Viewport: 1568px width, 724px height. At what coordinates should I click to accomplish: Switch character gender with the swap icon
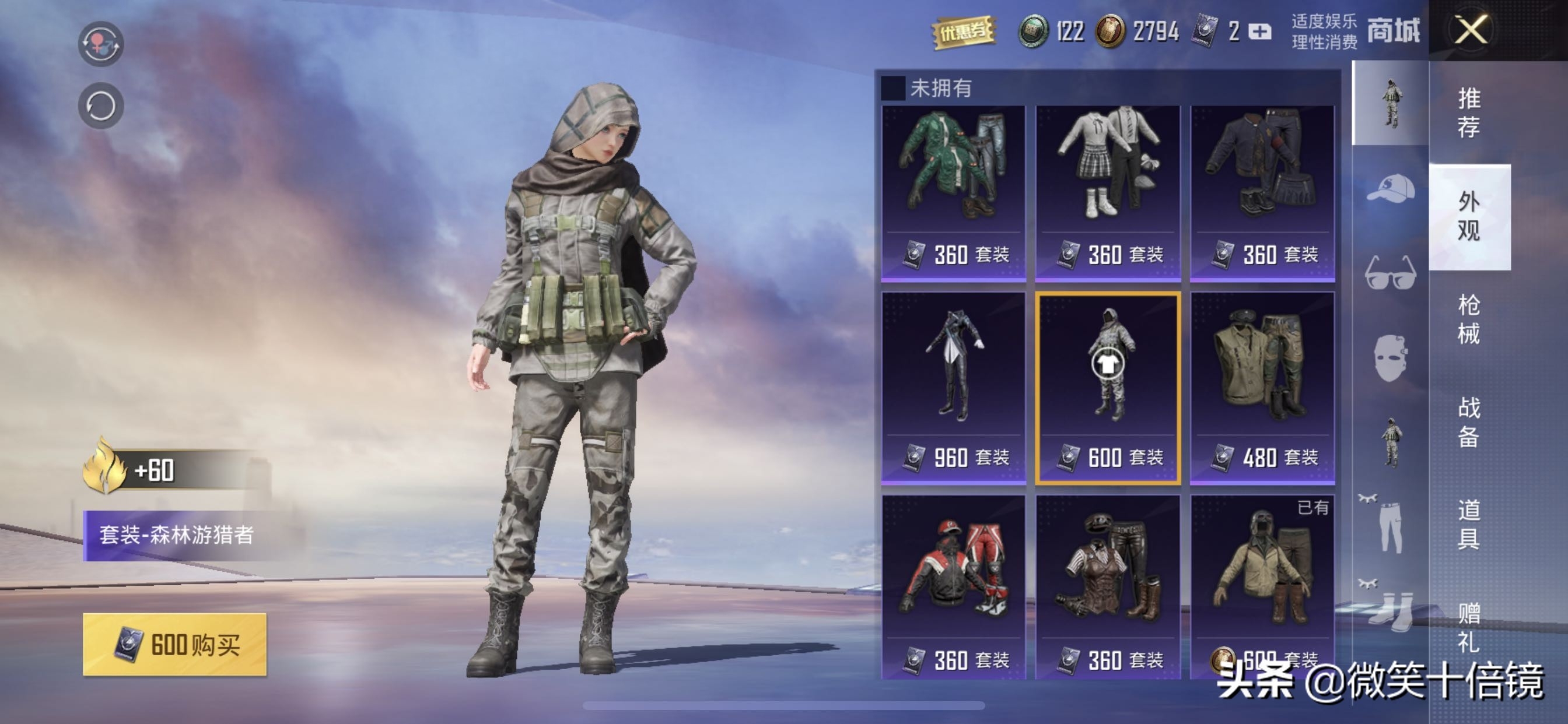(x=100, y=43)
